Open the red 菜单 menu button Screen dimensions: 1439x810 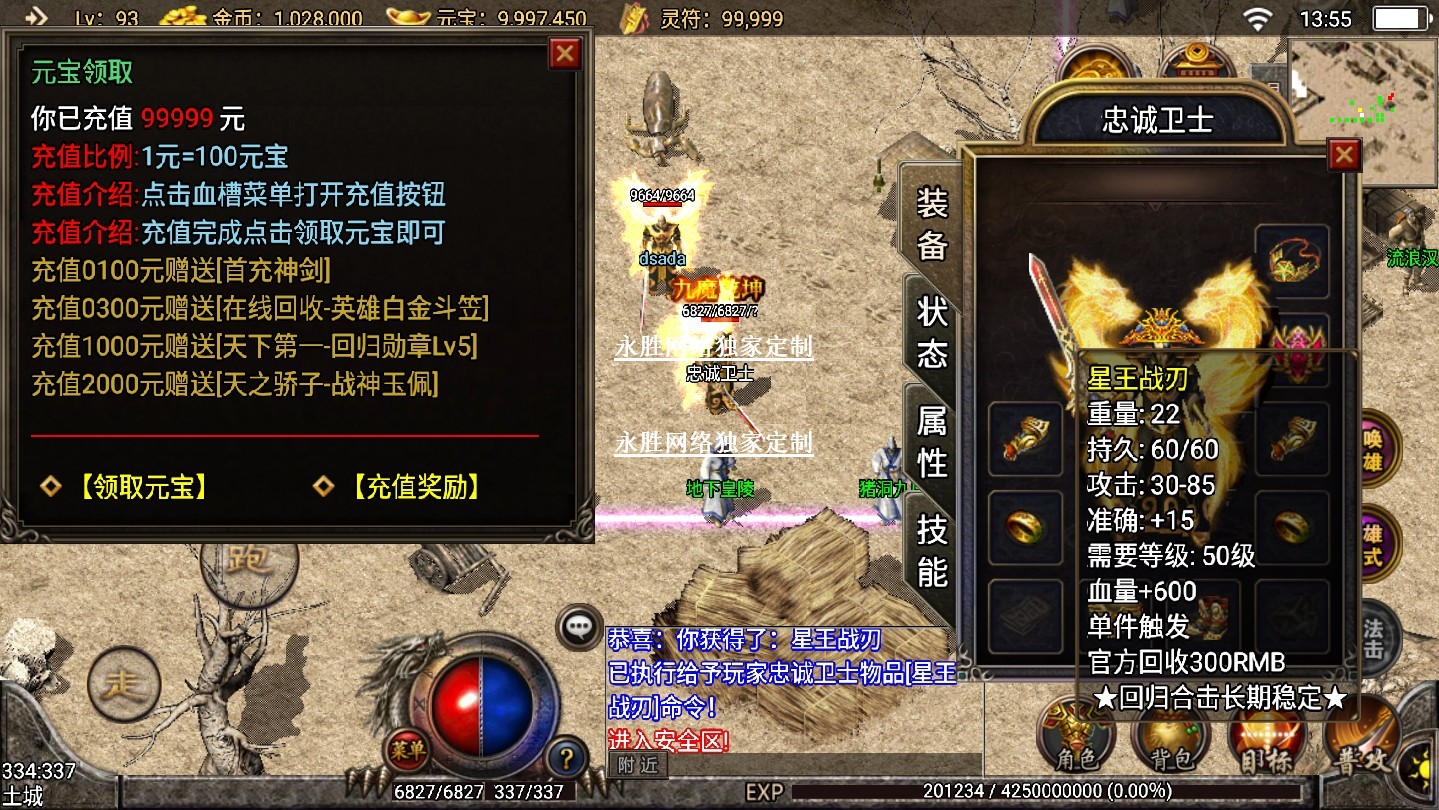[x=407, y=747]
